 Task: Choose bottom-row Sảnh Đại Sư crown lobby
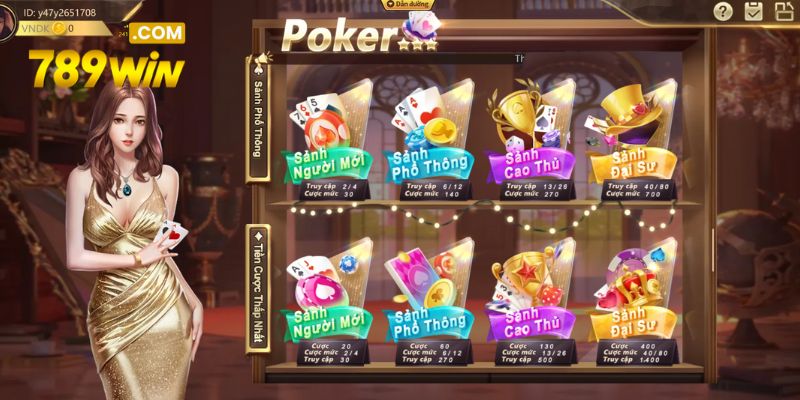[x=629, y=302]
